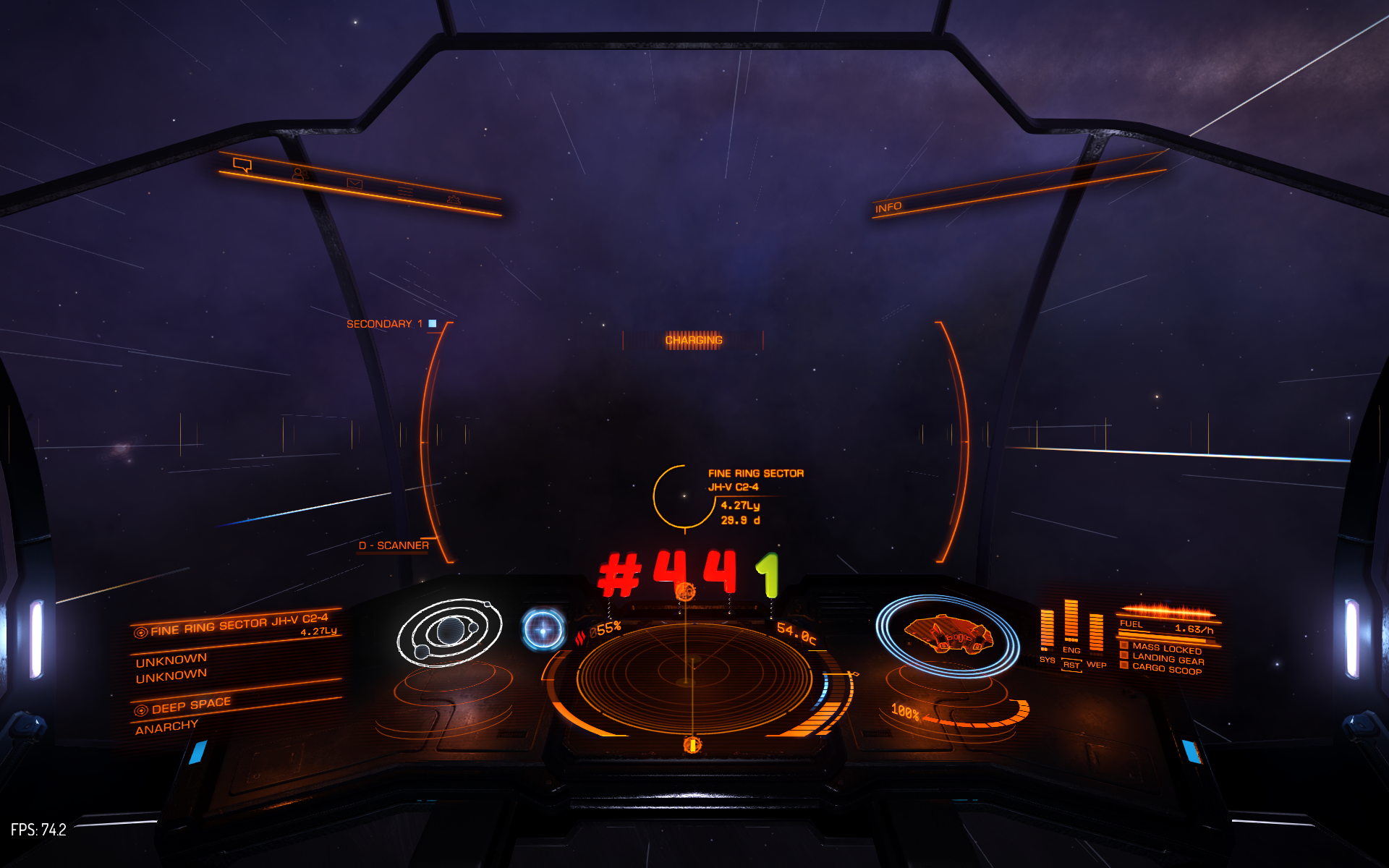
Task: Click the D-Scanner weapon label
Action: pyautogui.click(x=394, y=545)
